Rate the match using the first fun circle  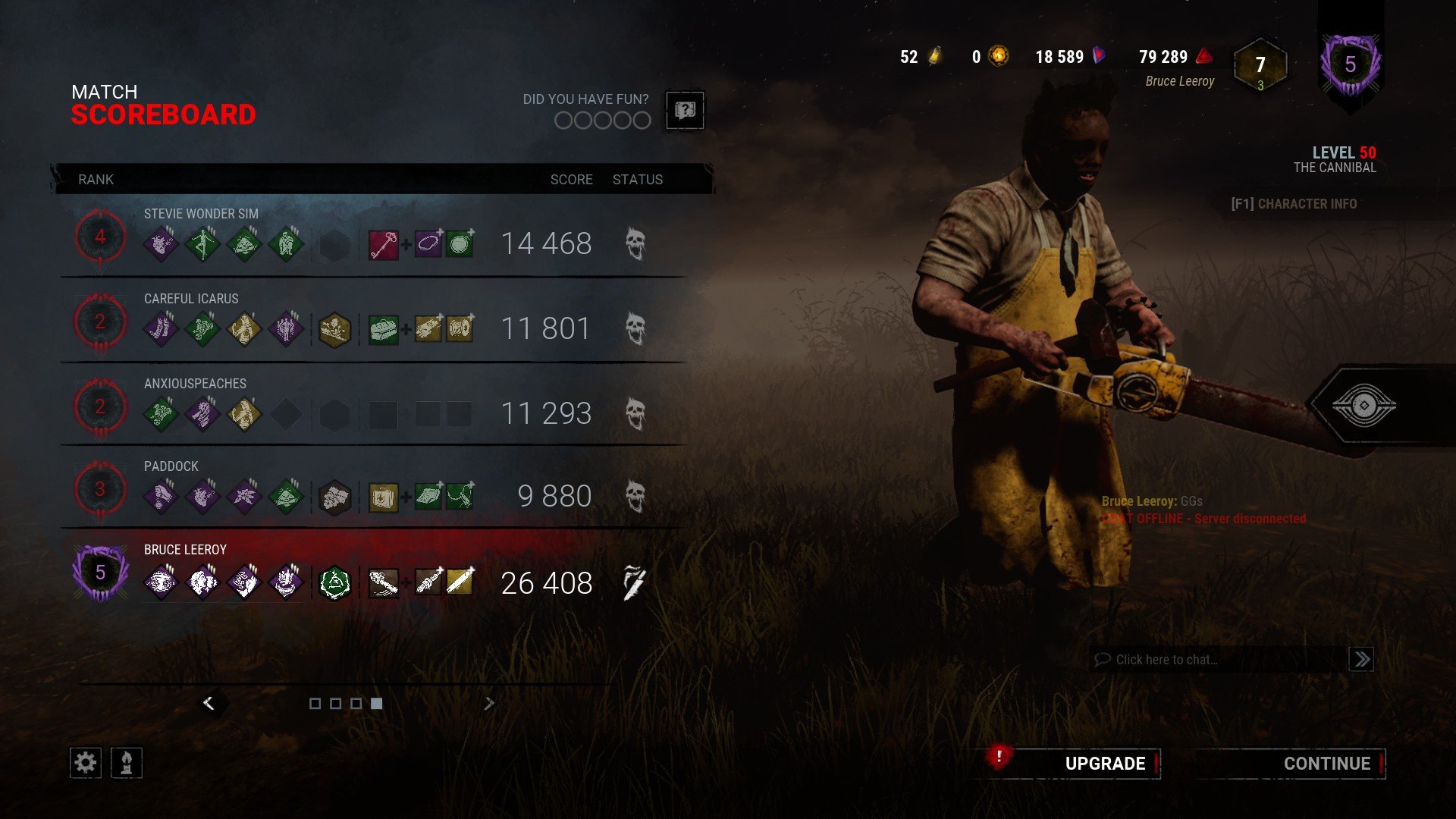(x=564, y=120)
